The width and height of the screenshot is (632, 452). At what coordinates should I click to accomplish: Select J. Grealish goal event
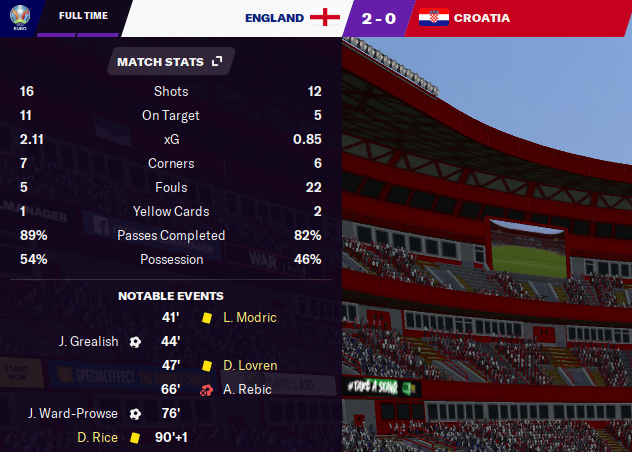(90, 341)
